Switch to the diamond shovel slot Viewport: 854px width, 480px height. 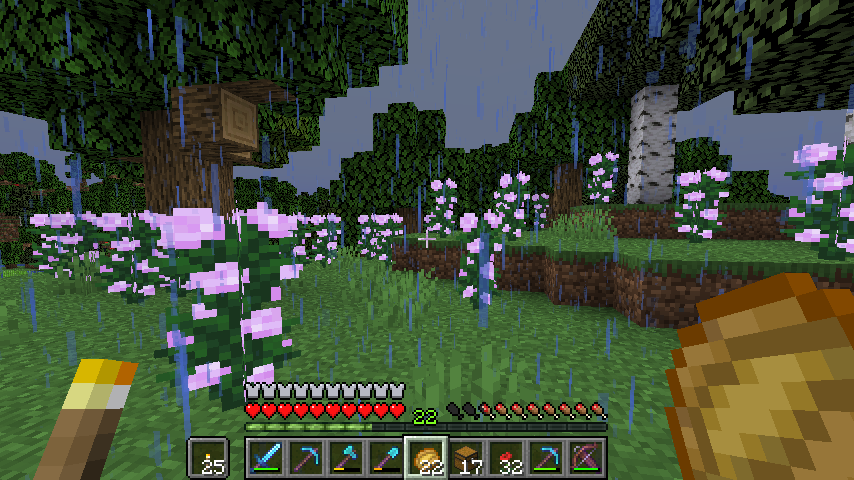386,458
